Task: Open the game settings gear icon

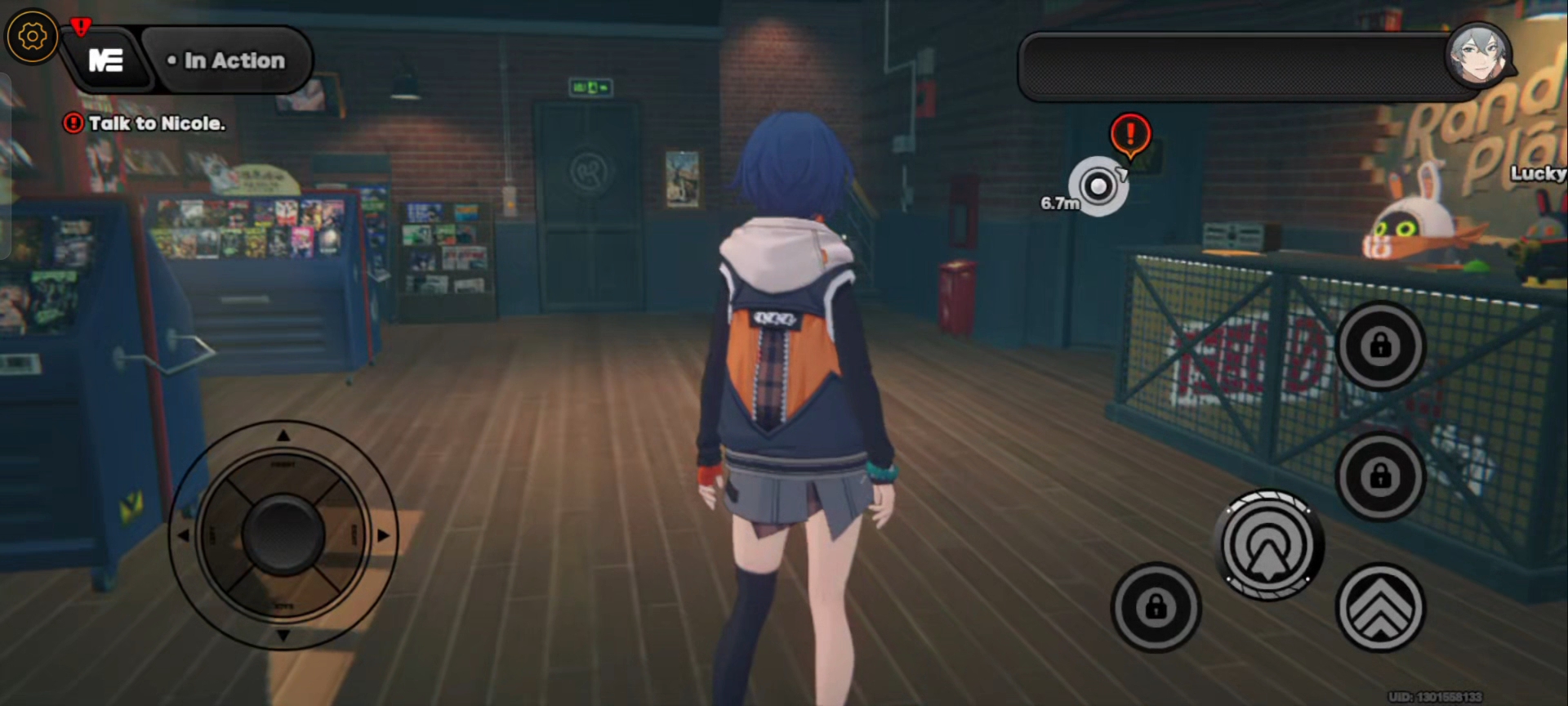Action: pos(31,34)
